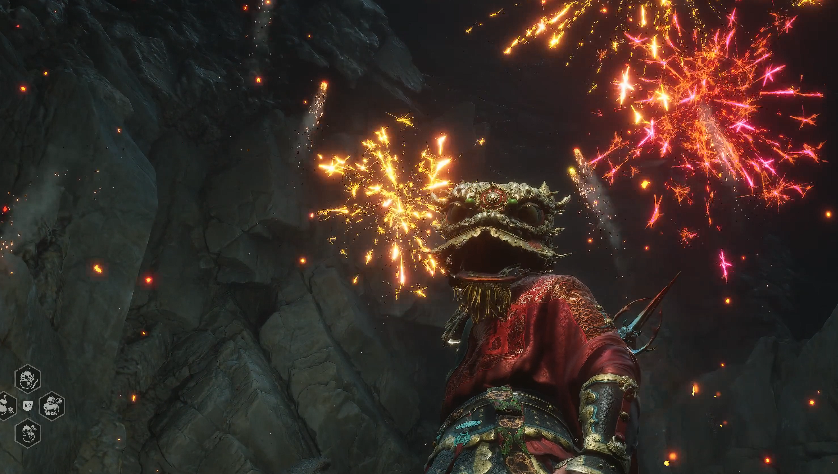Click the small shield icon between the hexagons
Viewport: 838px width, 474px height.
tap(27, 405)
